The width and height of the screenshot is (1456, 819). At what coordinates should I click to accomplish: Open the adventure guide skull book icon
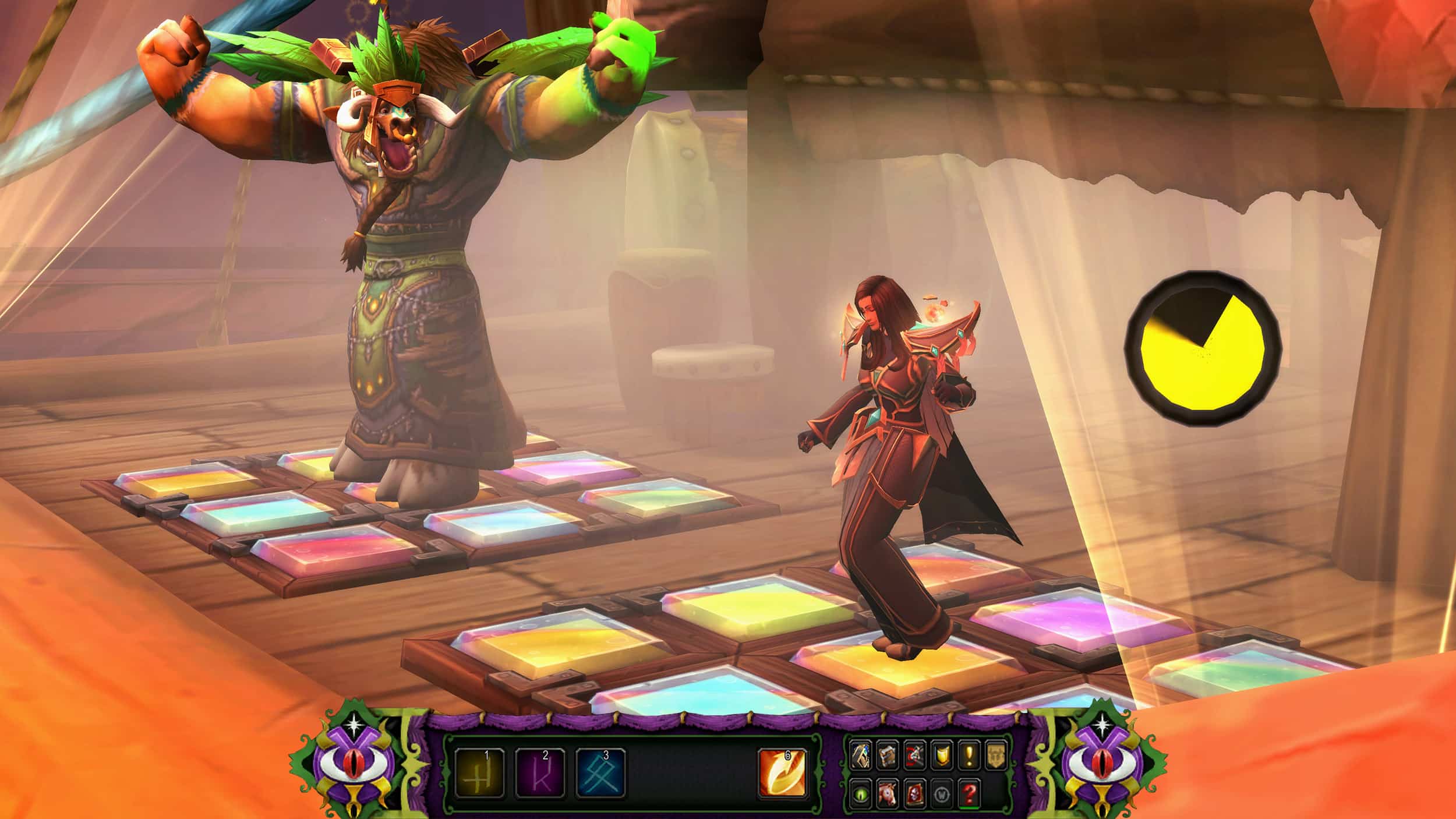pyautogui.click(x=914, y=793)
